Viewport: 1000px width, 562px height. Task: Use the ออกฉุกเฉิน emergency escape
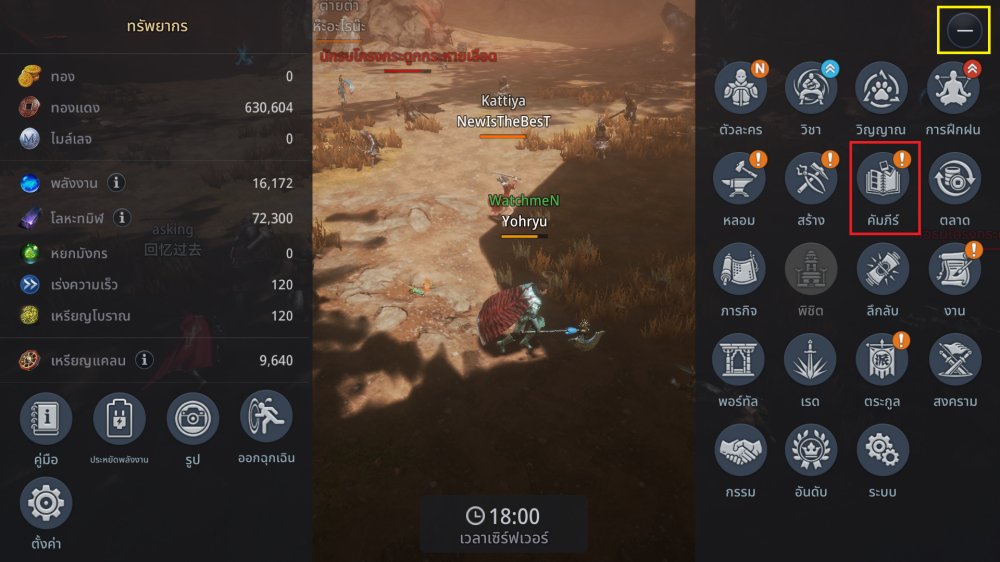click(267, 418)
